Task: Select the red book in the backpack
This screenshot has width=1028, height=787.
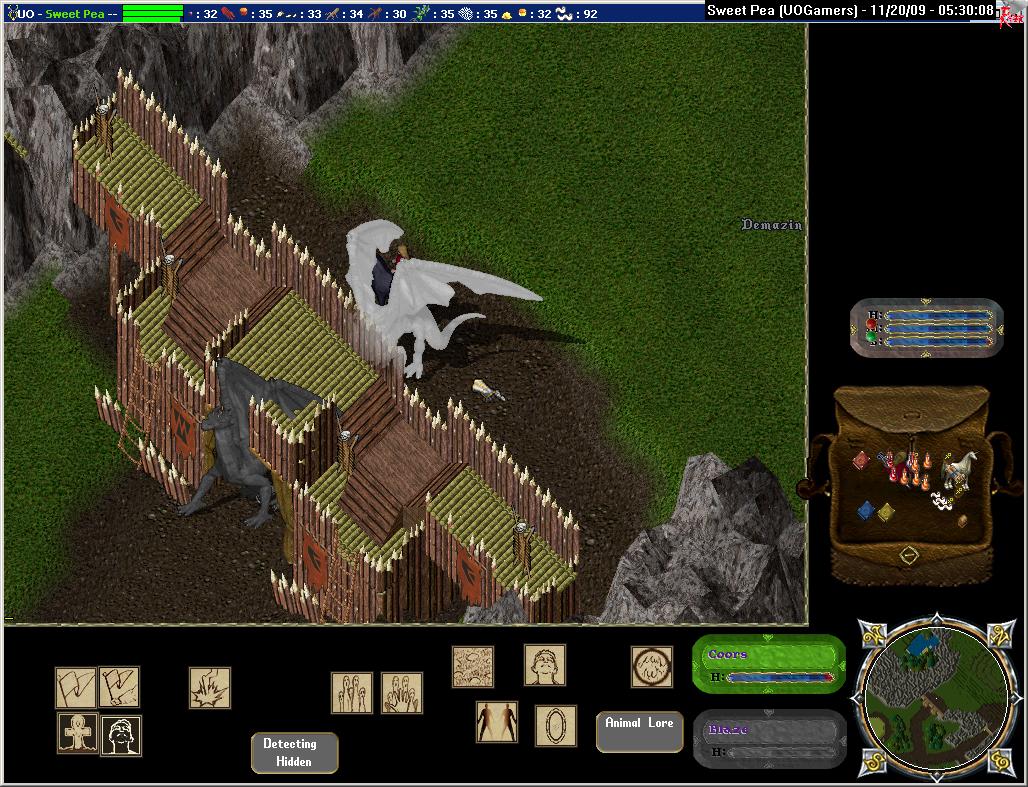Action: (x=861, y=460)
